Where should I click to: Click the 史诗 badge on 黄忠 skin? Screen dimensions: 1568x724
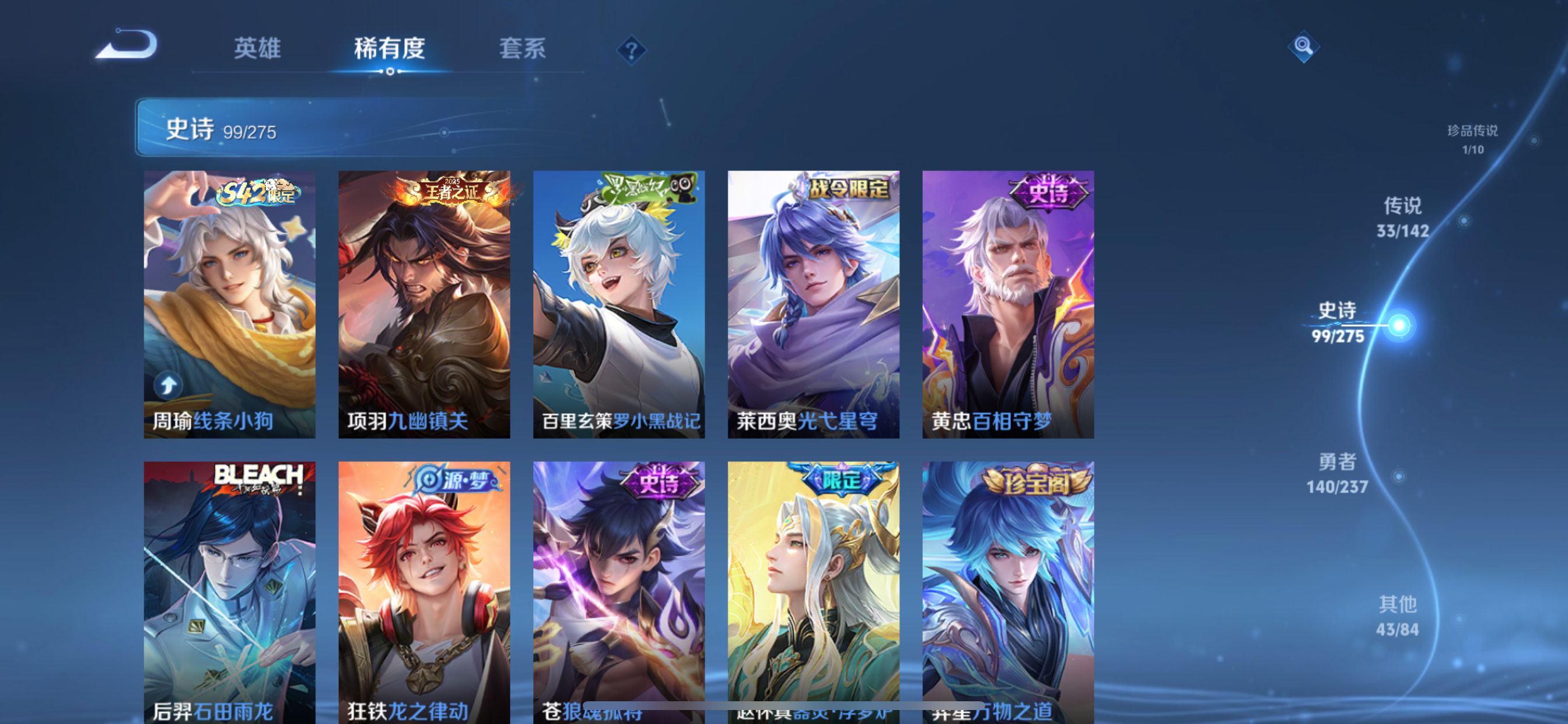(1049, 194)
